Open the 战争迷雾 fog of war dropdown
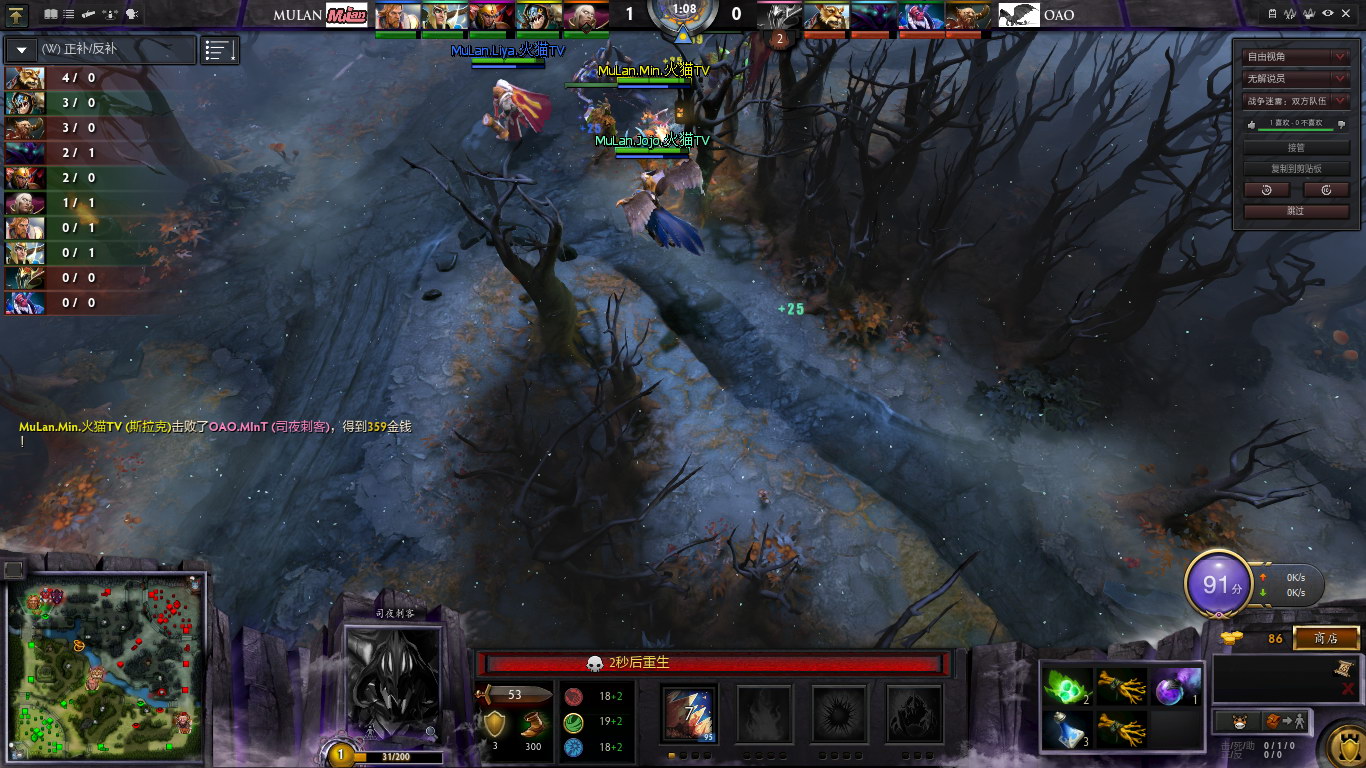 point(1296,100)
